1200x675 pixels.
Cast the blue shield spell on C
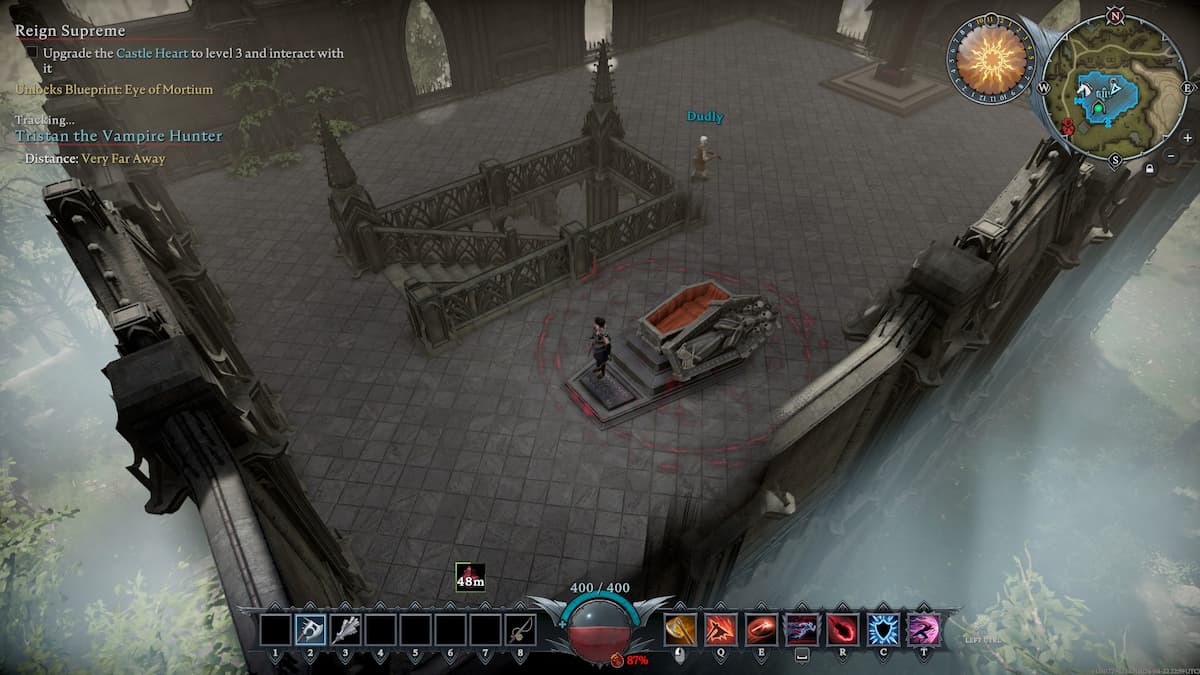point(882,629)
